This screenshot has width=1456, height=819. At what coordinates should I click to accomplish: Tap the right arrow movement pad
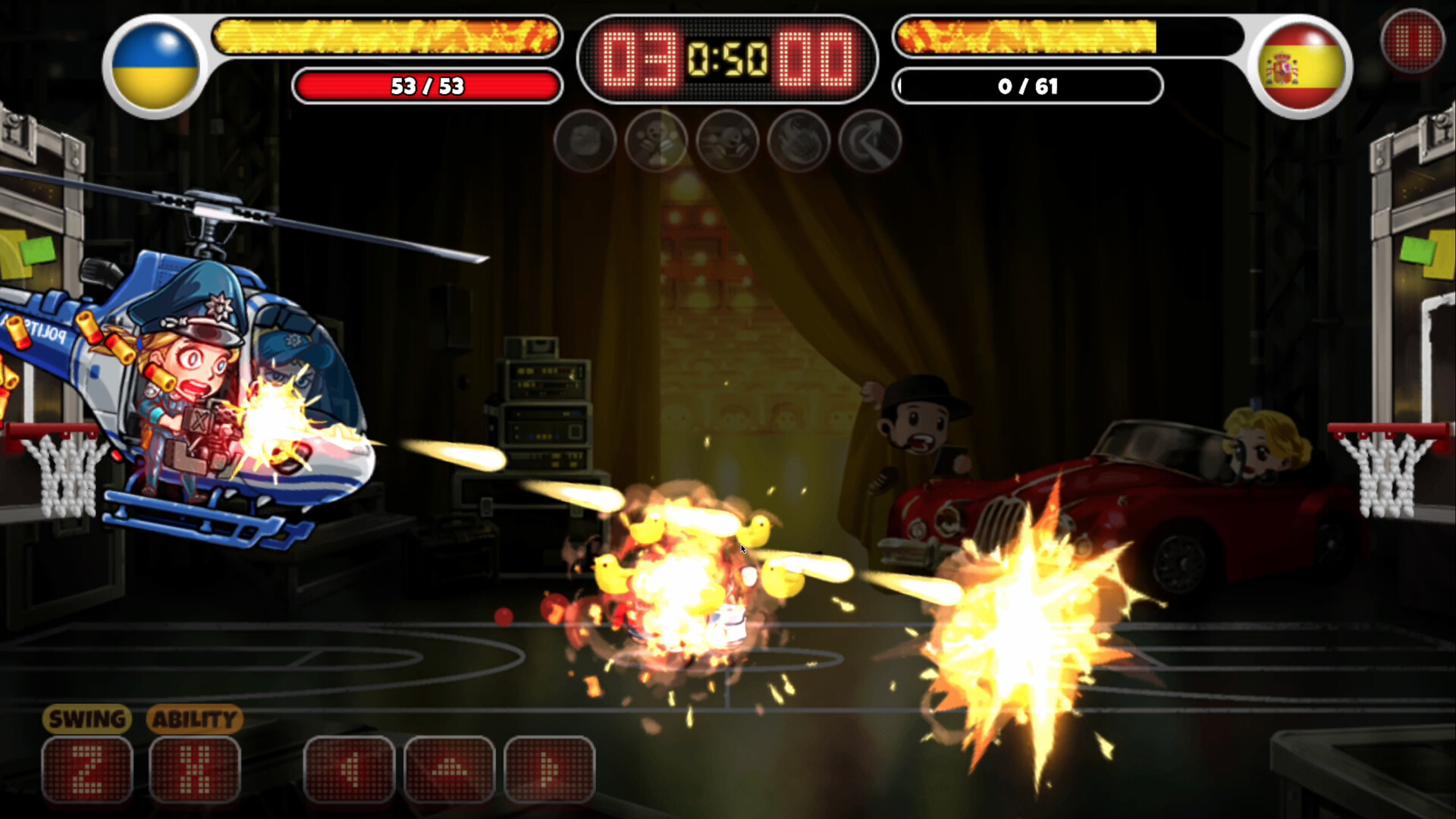[545, 768]
